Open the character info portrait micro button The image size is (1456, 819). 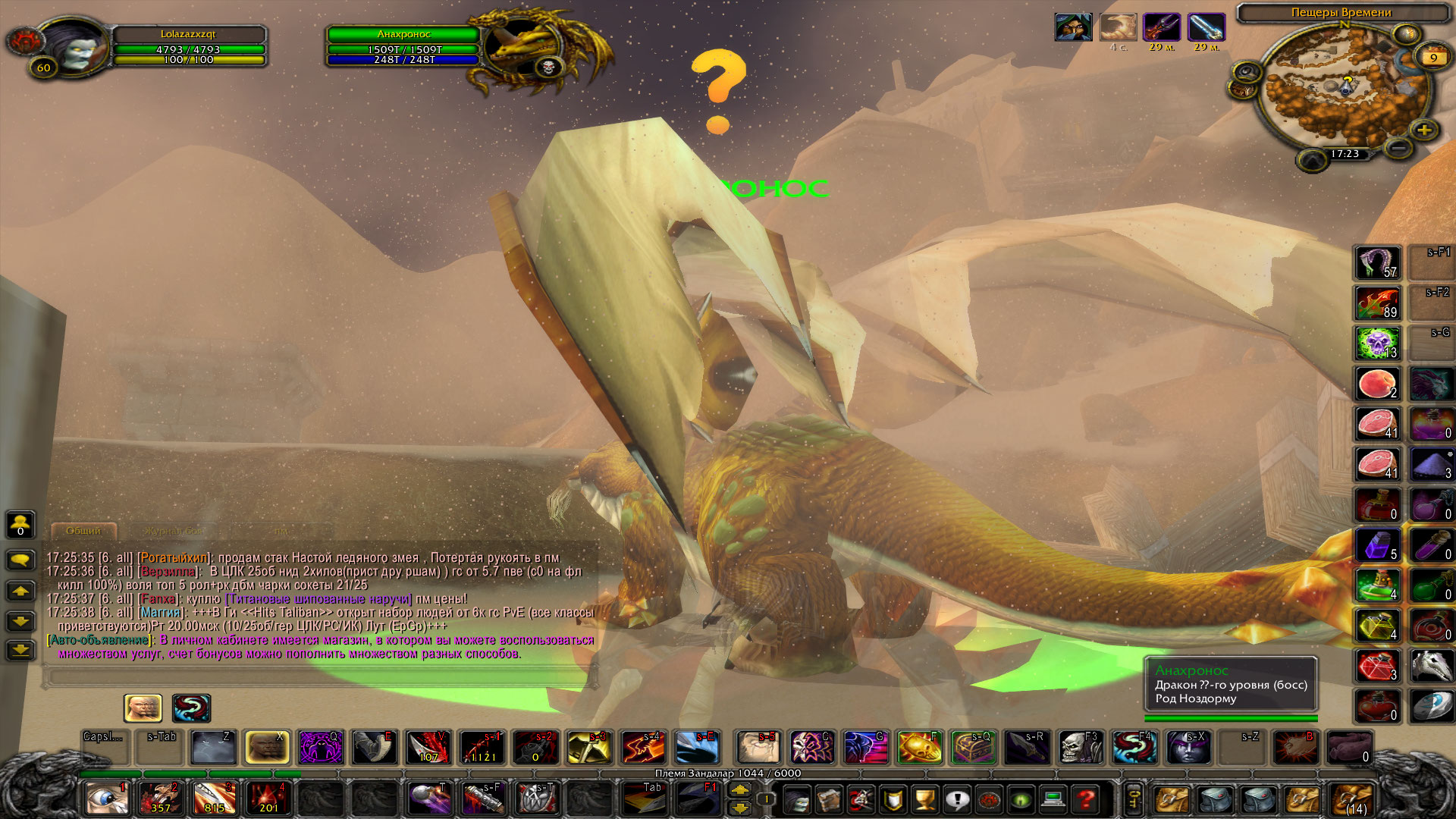pos(797,799)
